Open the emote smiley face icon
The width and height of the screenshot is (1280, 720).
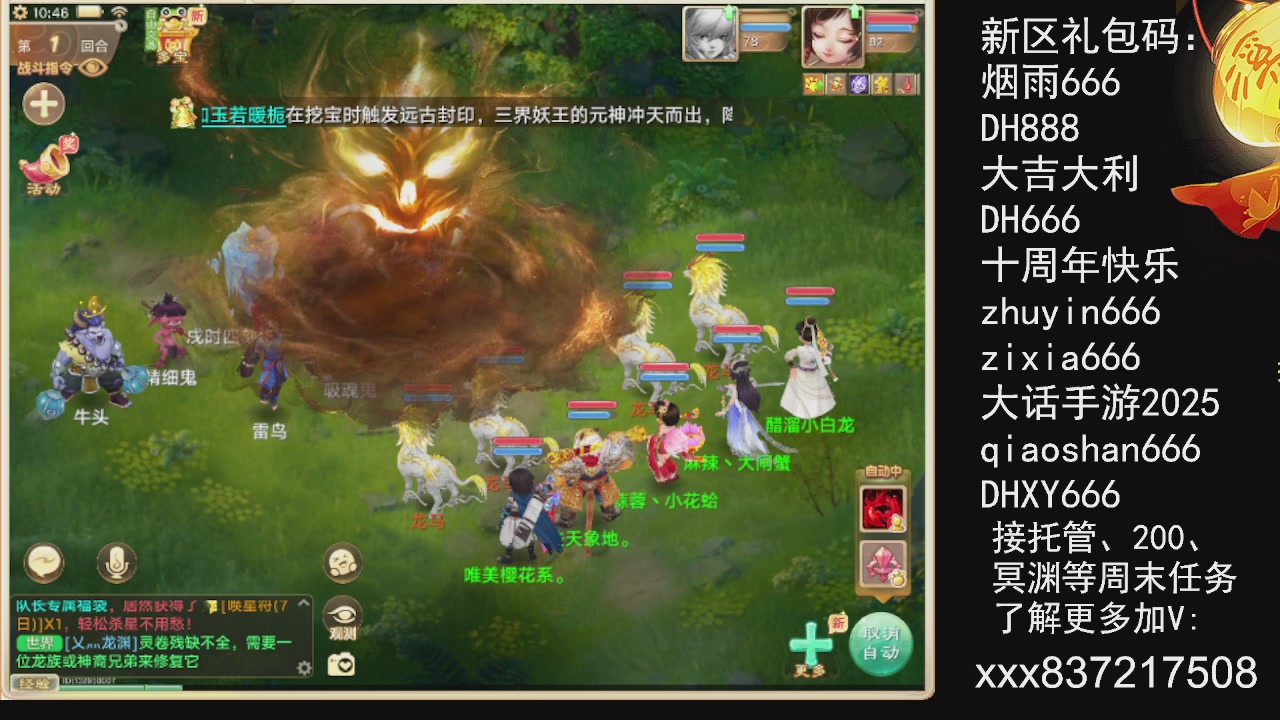tap(342, 562)
